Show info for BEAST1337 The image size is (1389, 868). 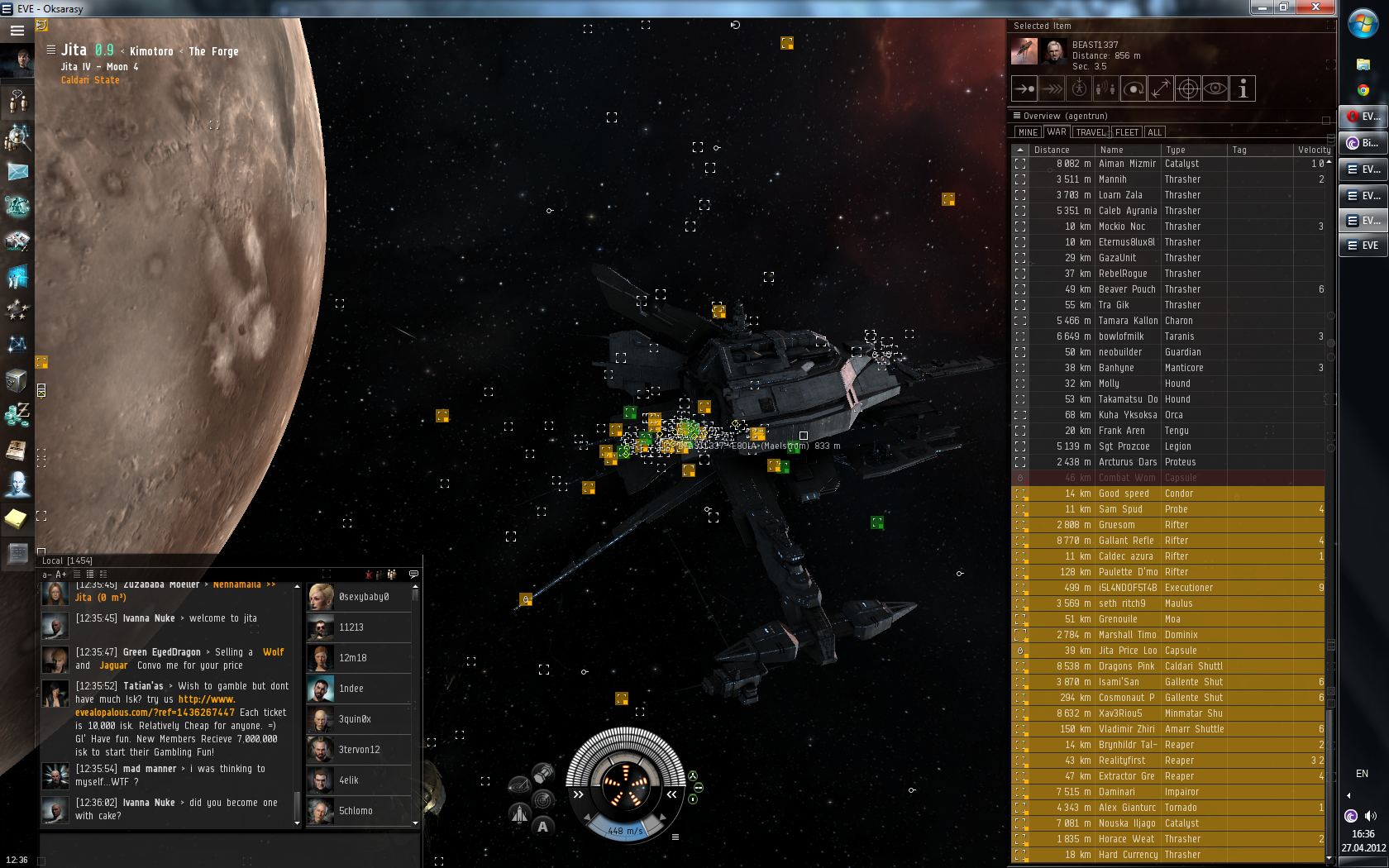(x=1243, y=88)
